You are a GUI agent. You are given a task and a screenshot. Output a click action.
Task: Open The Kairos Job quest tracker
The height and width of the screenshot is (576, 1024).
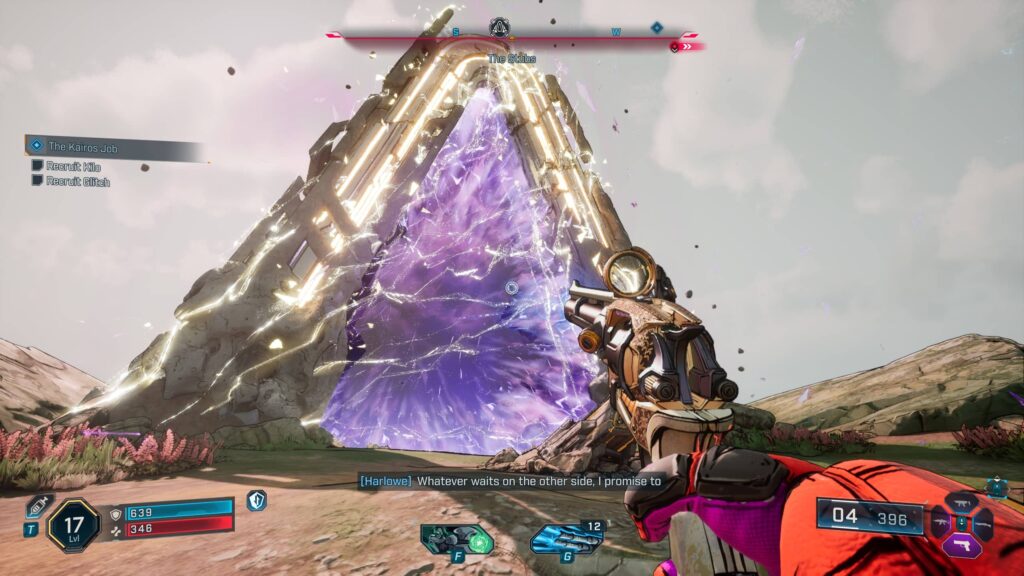coord(110,147)
